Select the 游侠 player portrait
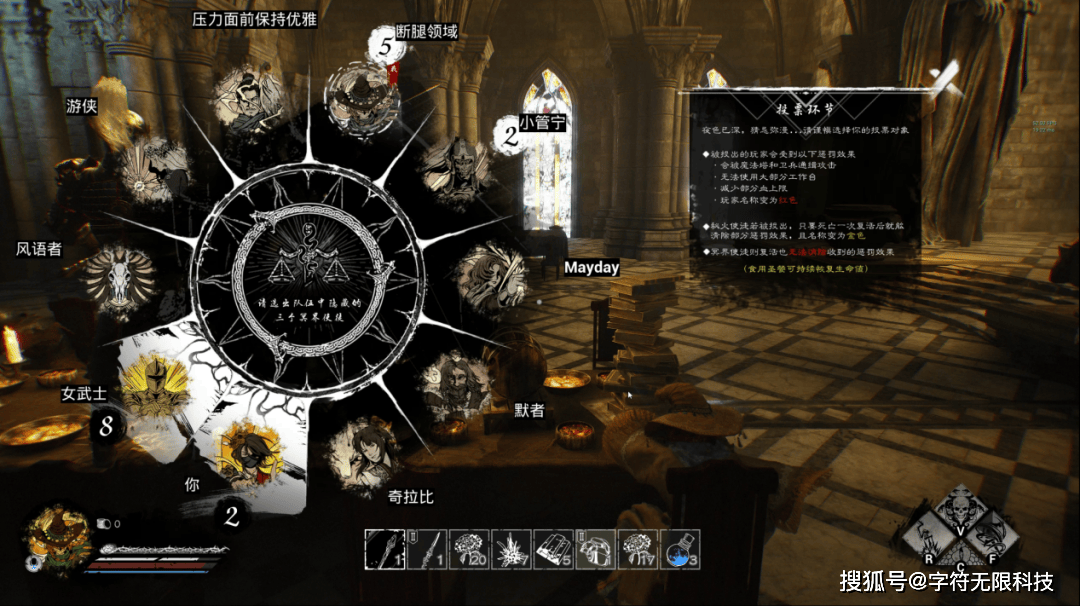The width and height of the screenshot is (1080, 606). click(x=153, y=168)
